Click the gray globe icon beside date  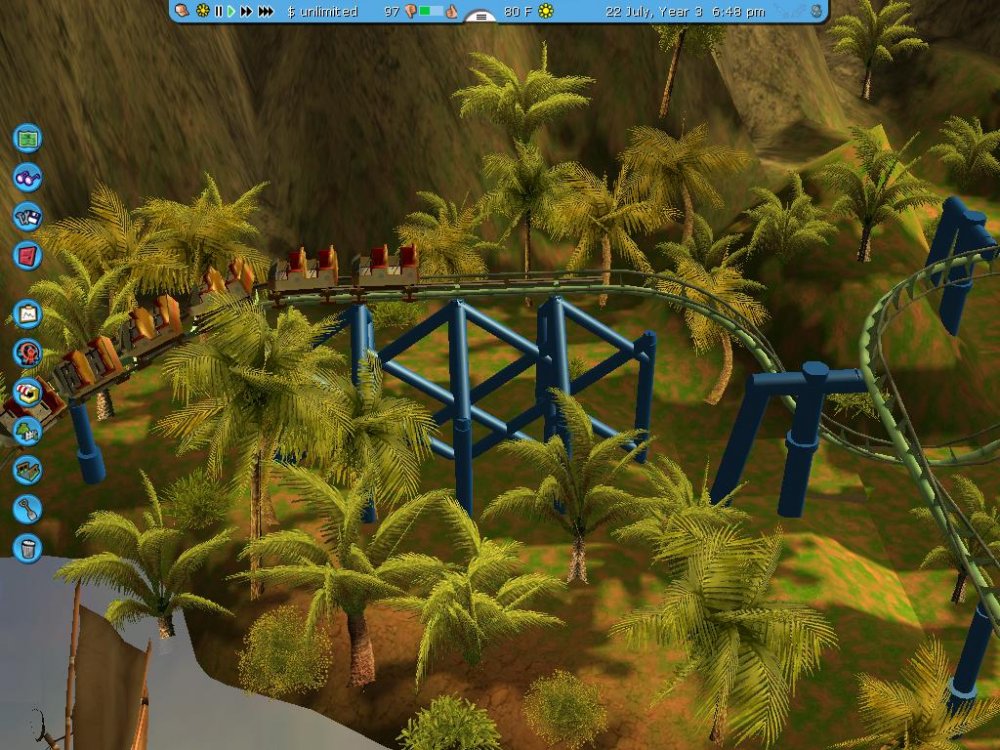[x=817, y=11]
